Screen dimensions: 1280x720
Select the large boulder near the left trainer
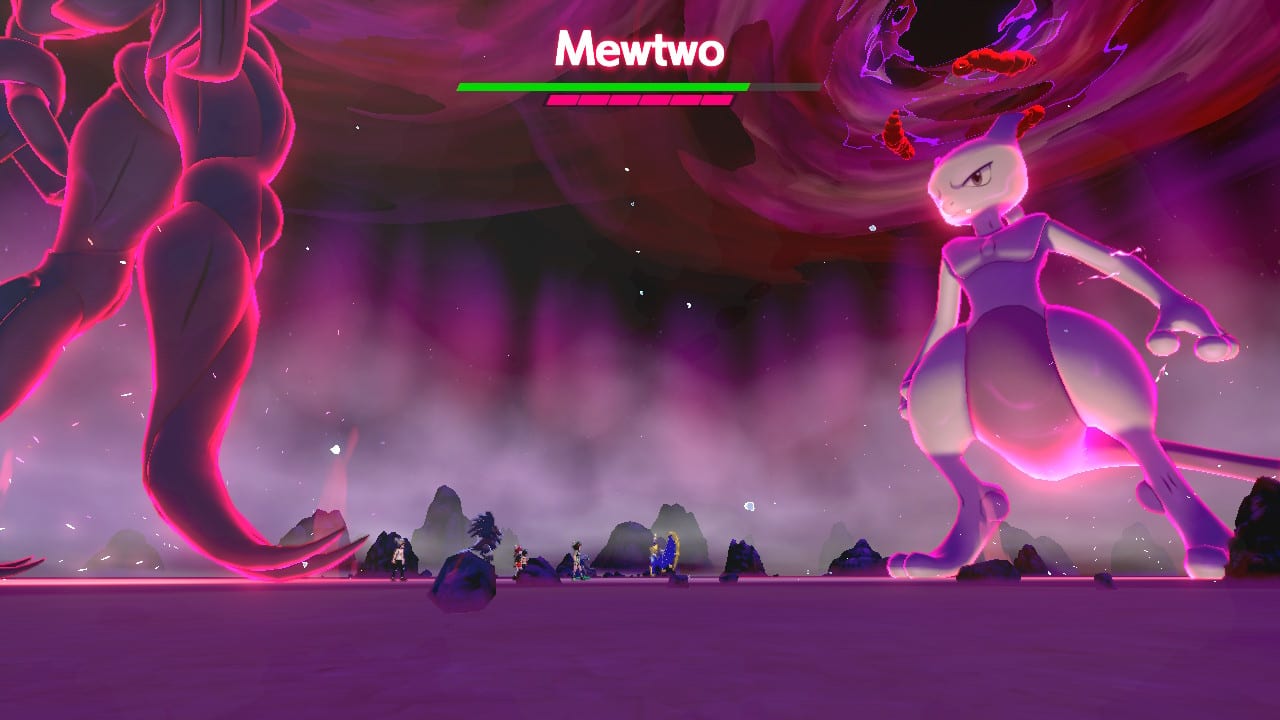pyautogui.click(x=463, y=580)
